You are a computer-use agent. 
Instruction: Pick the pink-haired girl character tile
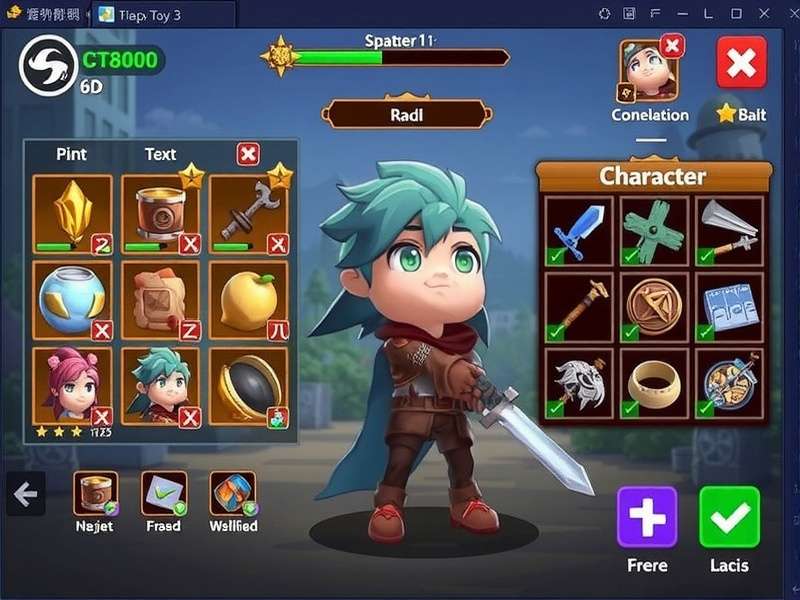[x=73, y=386]
